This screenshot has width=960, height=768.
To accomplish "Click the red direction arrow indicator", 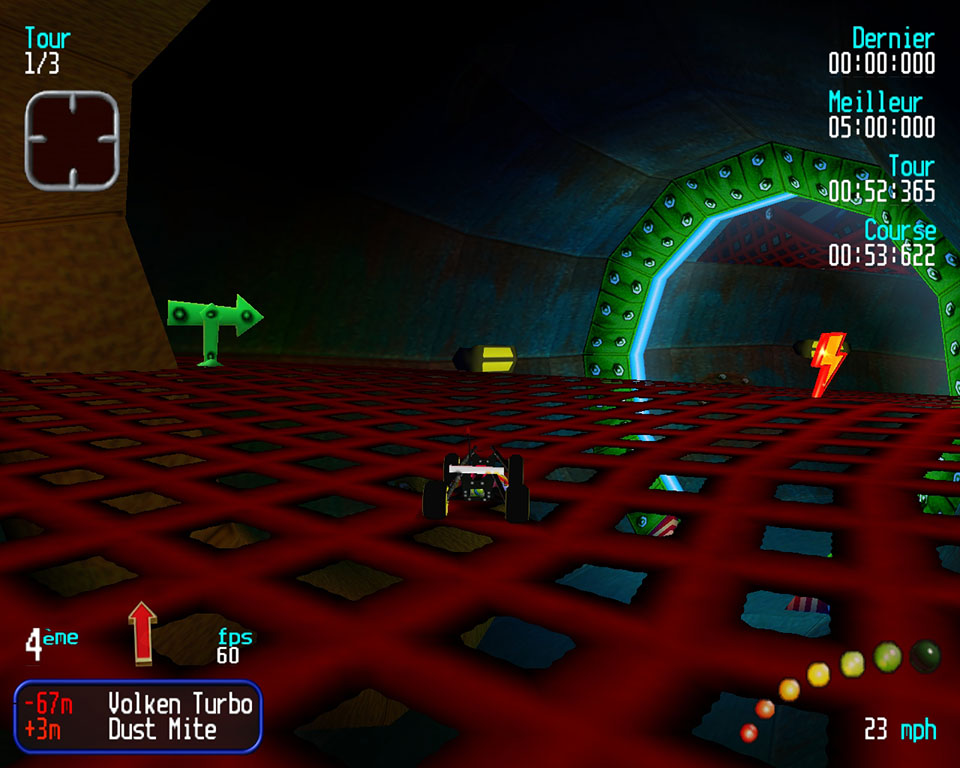I will click(x=143, y=632).
